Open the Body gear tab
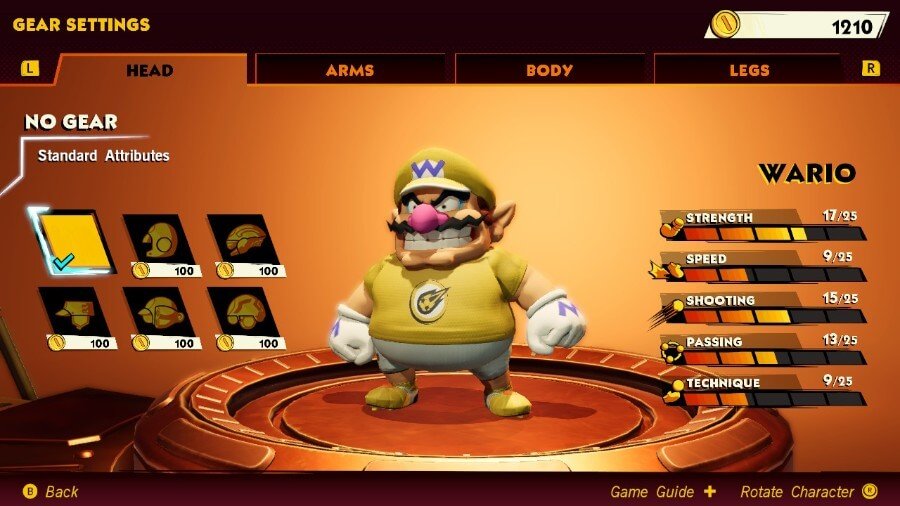The height and width of the screenshot is (506, 900). coord(549,70)
